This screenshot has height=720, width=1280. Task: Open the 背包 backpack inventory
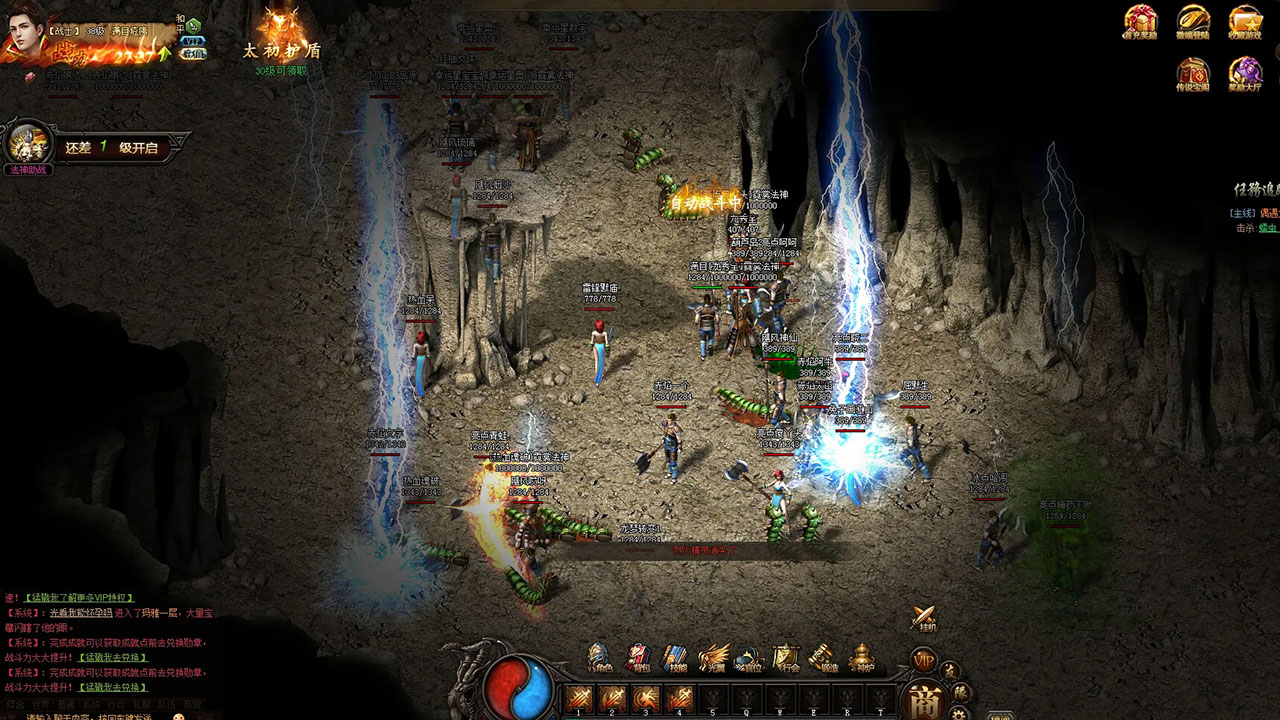(637, 657)
